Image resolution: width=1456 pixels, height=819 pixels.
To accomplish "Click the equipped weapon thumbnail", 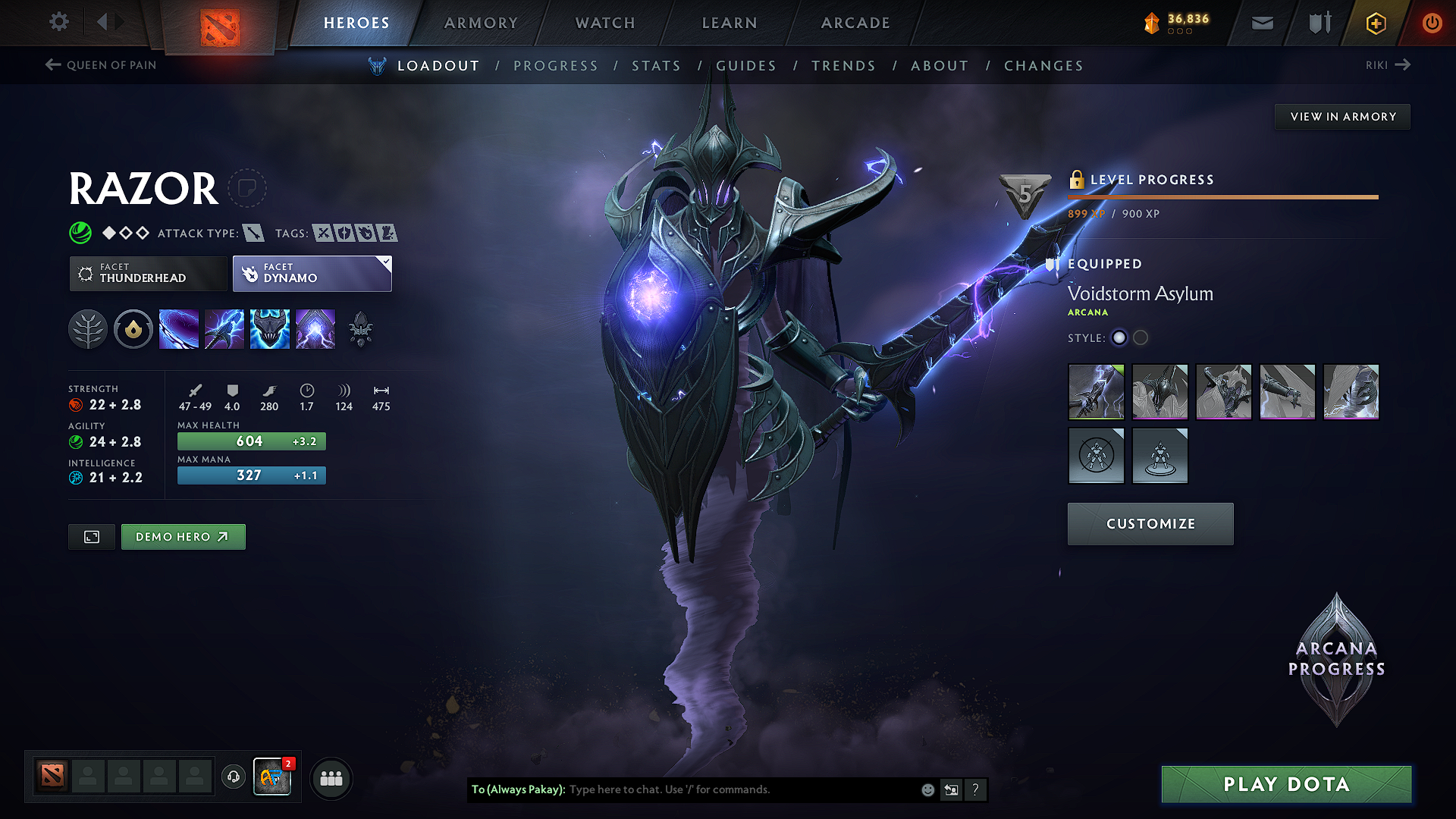I will click(1096, 392).
